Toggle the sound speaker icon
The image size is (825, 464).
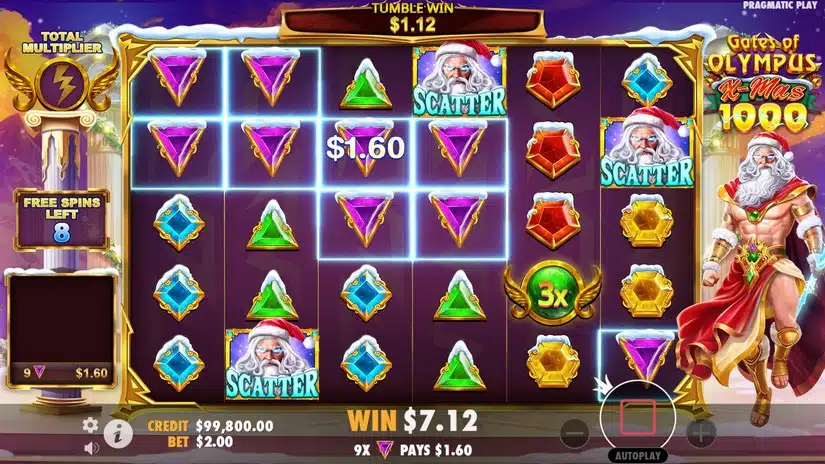pyautogui.click(x=90, y=447)
